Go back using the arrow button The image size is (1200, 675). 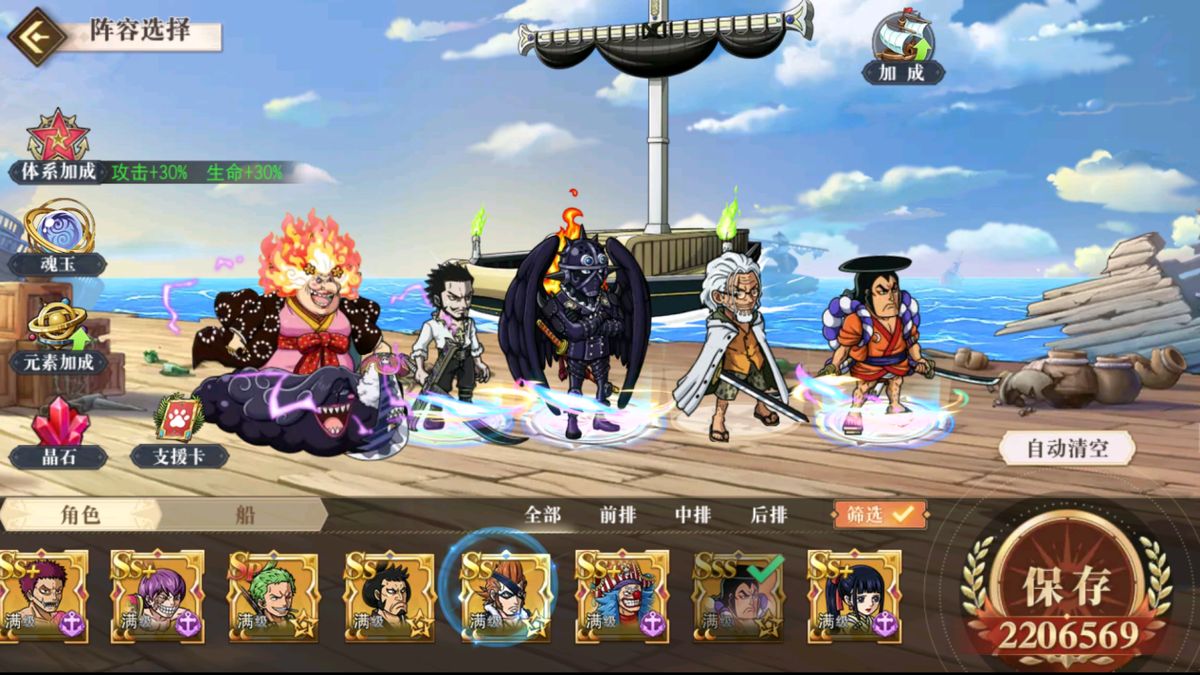[x=36, y=37]
